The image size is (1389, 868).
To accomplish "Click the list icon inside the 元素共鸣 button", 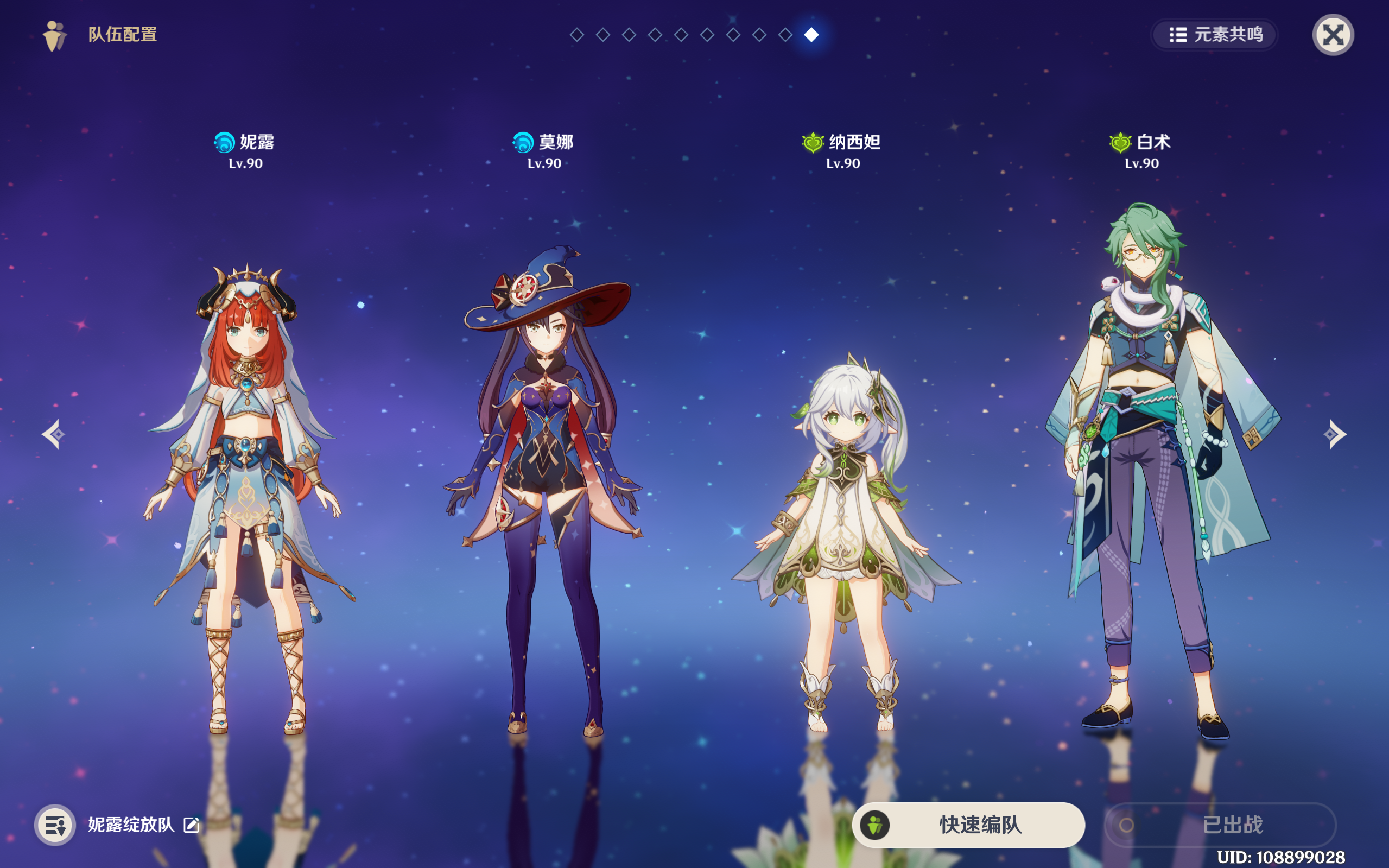I will pos(1177,36).
